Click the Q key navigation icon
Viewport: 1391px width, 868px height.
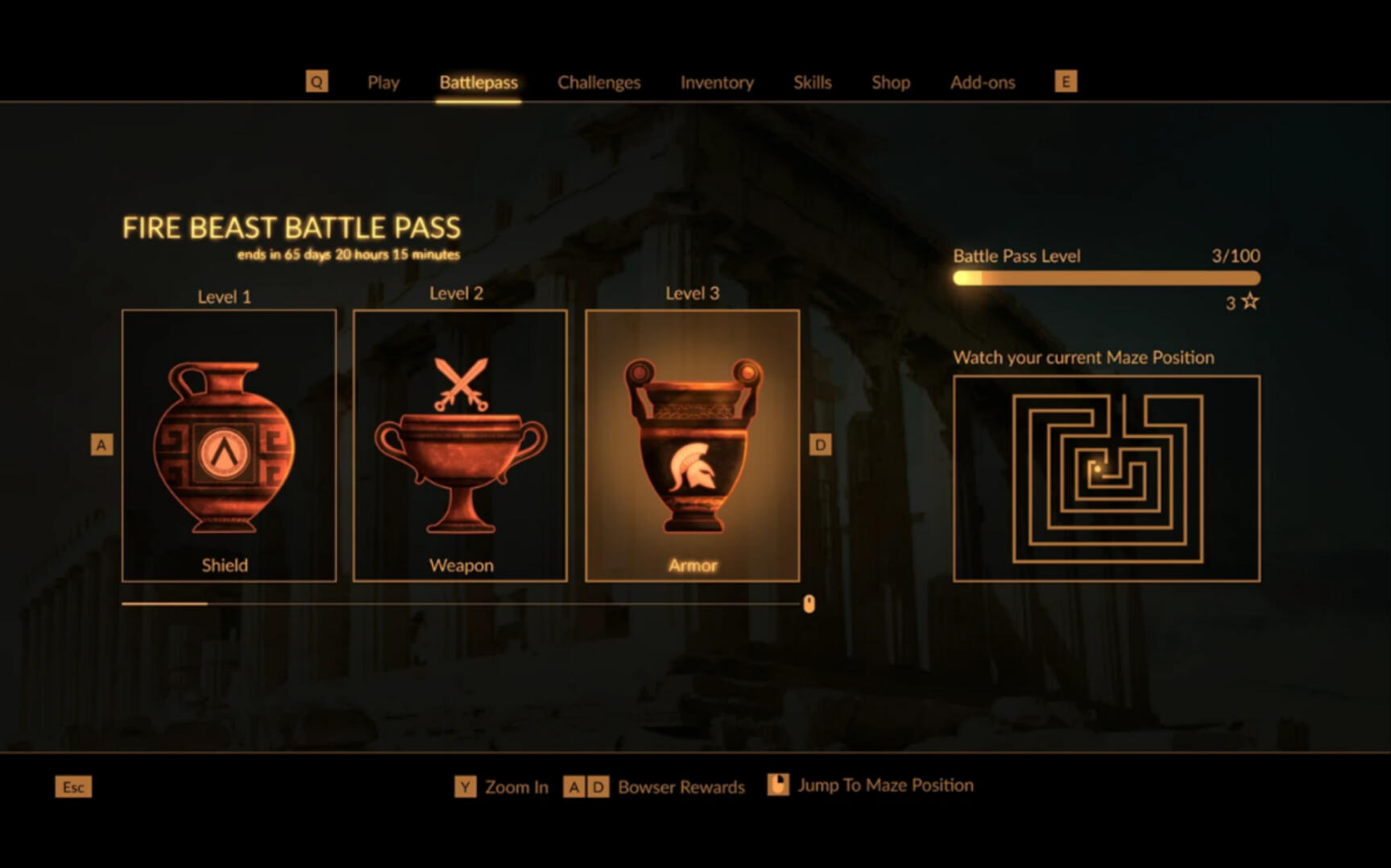(x=317, y=81)
